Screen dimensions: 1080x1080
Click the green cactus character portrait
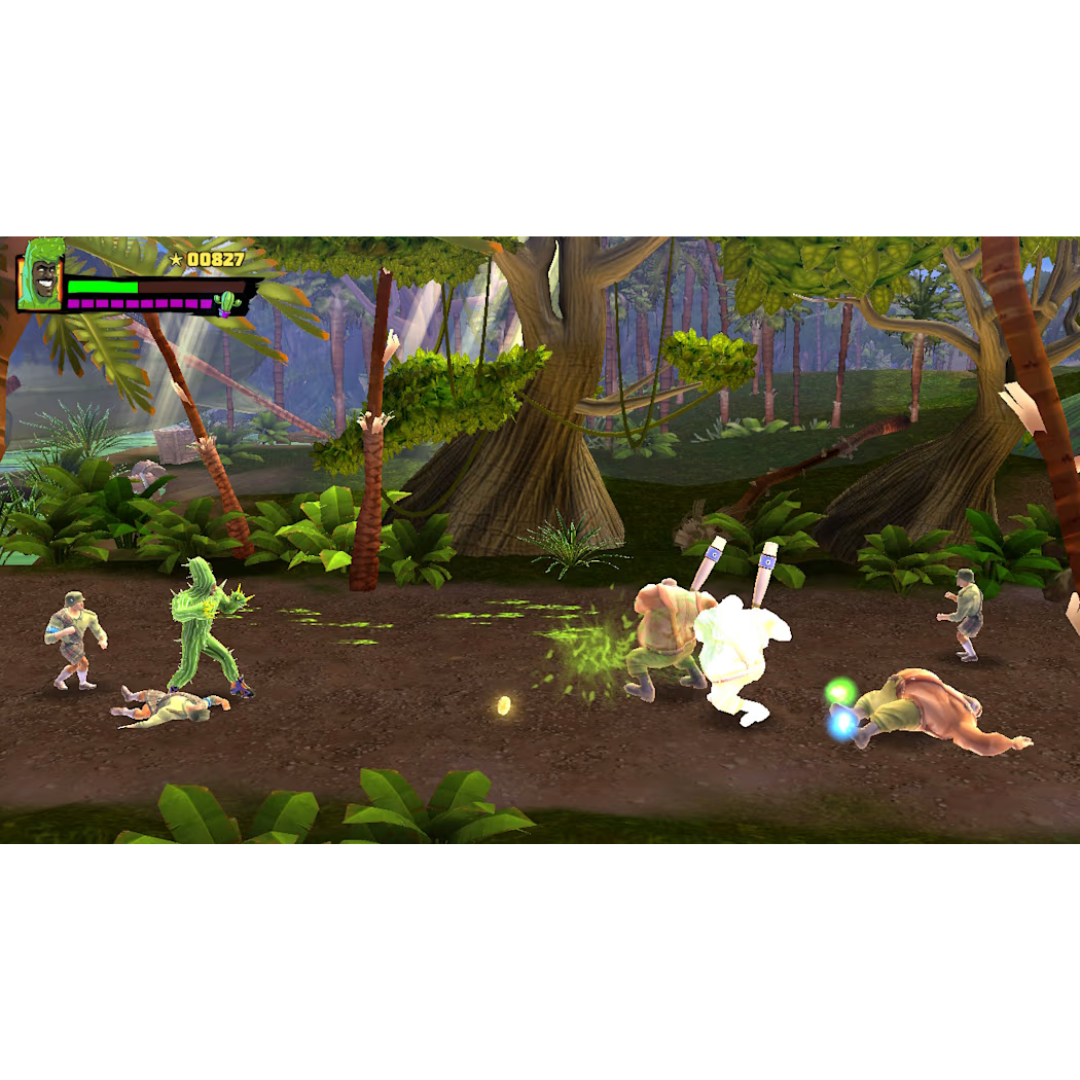click(43, 275)
